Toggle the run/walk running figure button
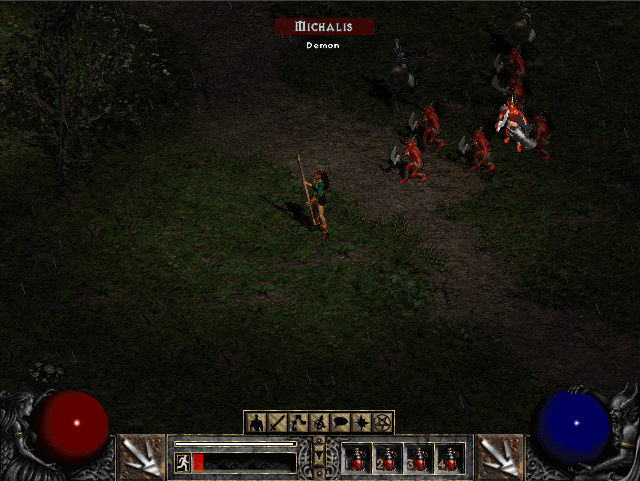 pos(183,461)
